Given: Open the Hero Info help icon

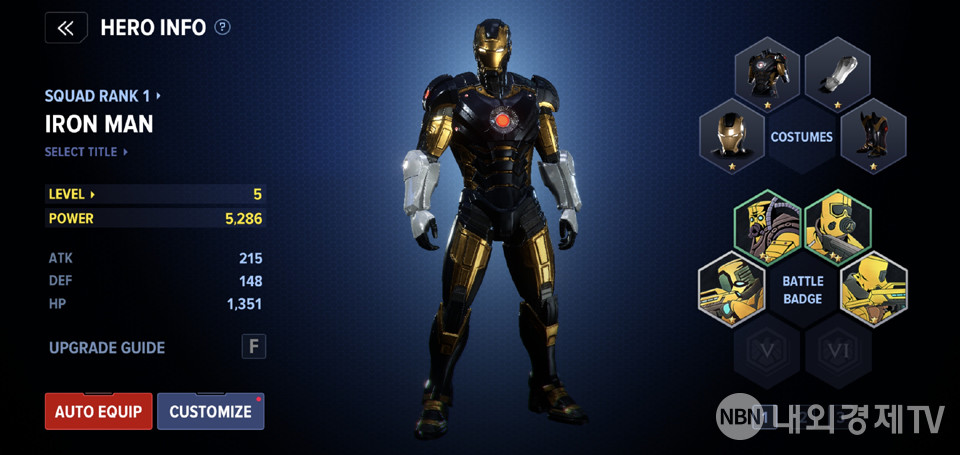Looking at the screenshot, I should (222, 27).
